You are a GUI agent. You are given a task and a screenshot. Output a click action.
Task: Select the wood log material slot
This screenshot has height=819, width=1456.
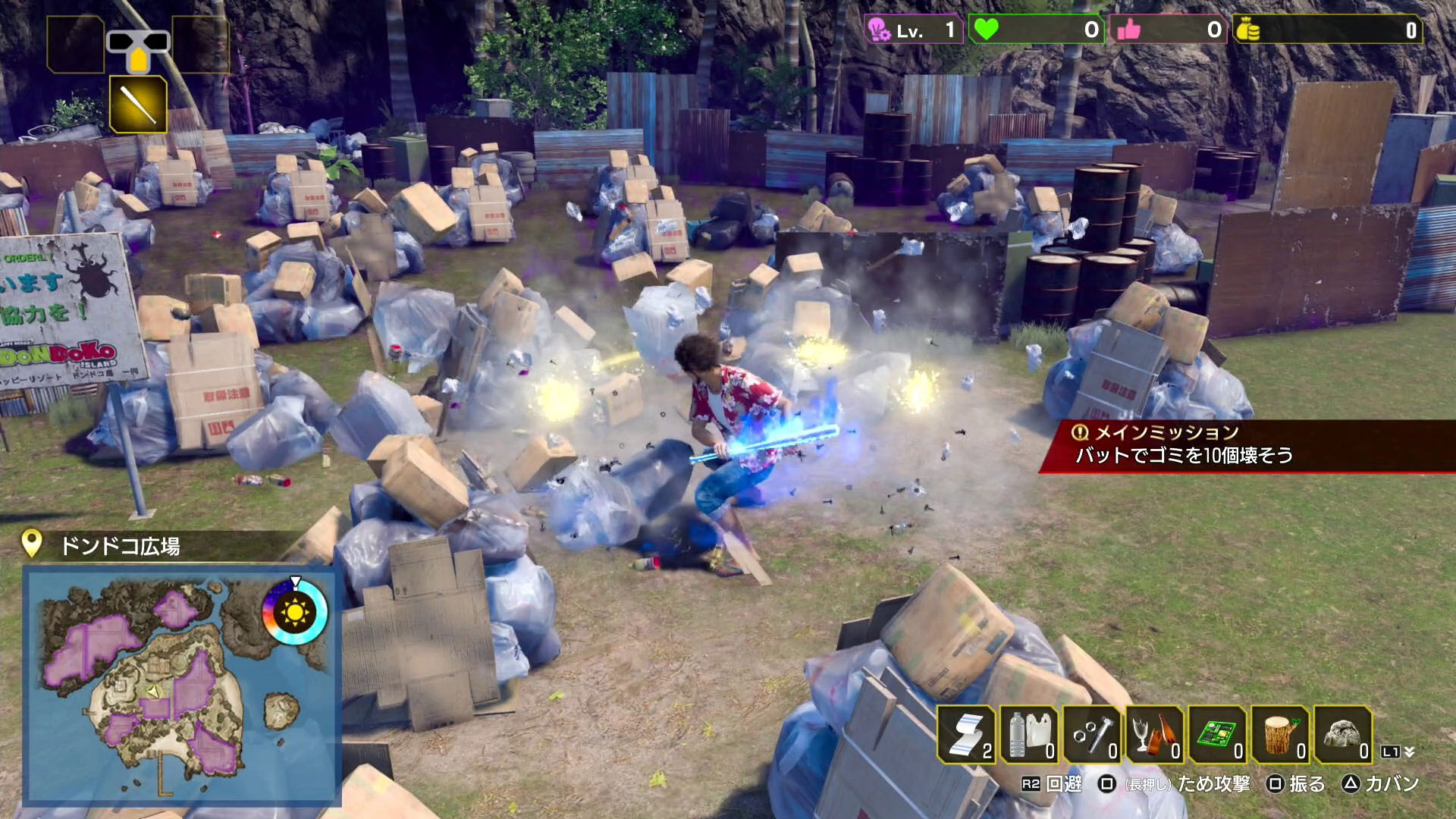pyautogui.click(x=1281, y=734)
